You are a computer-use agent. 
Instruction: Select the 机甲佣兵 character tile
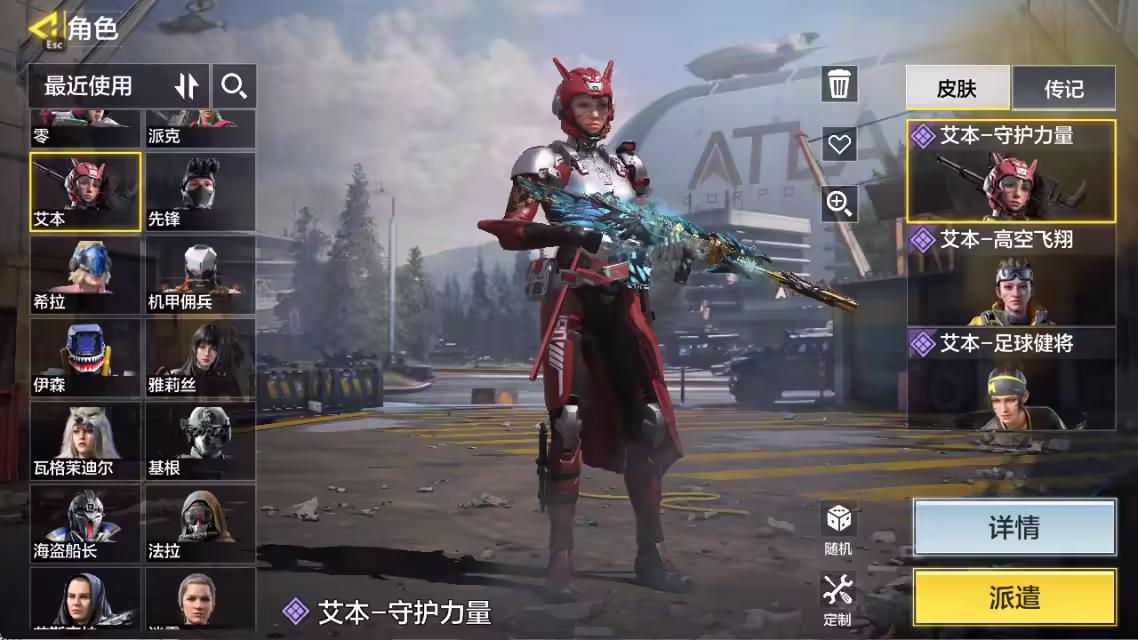click(200, 276)
